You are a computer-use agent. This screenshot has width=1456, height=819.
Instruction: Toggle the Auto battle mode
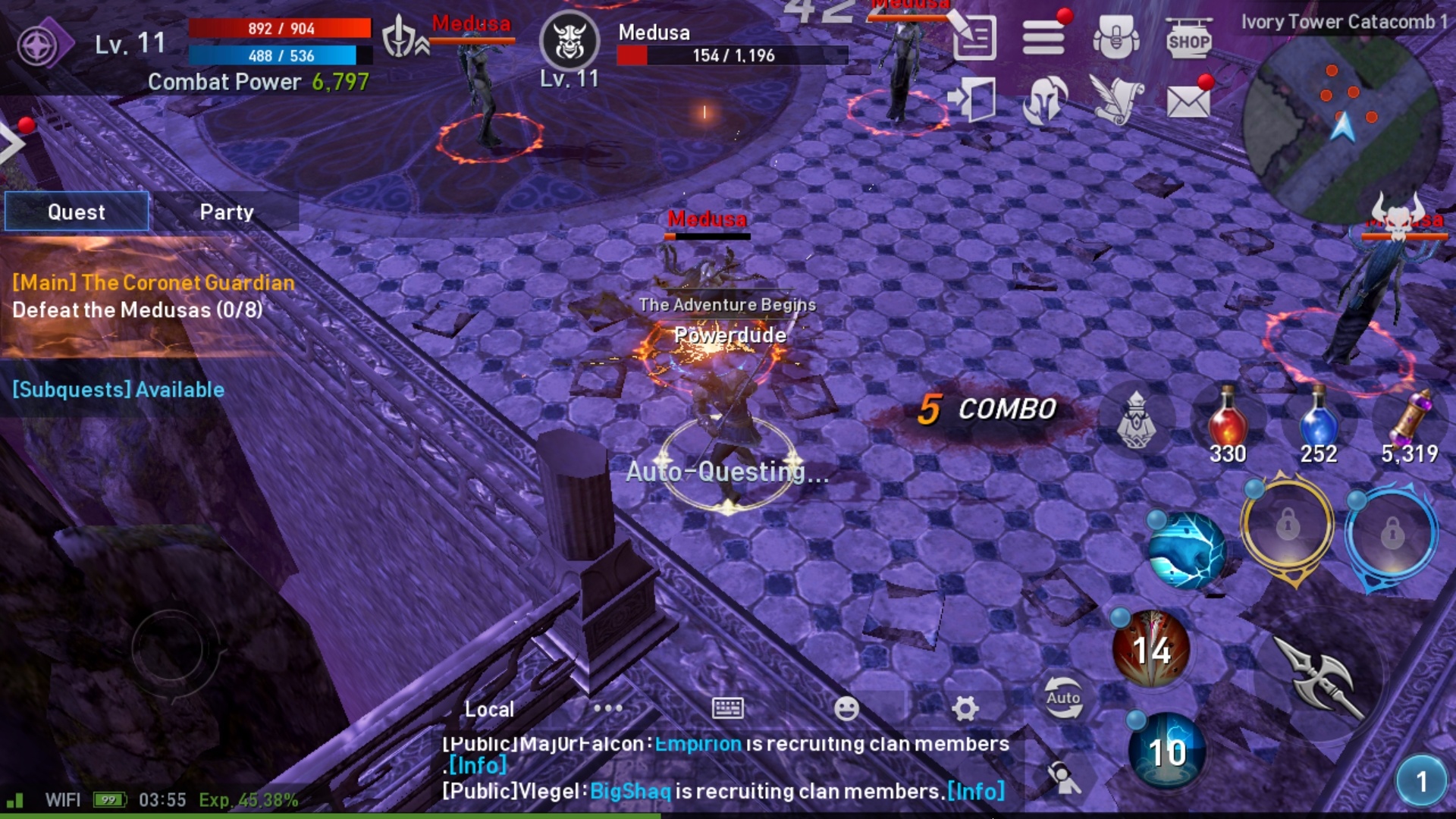tap(1063, 695)
